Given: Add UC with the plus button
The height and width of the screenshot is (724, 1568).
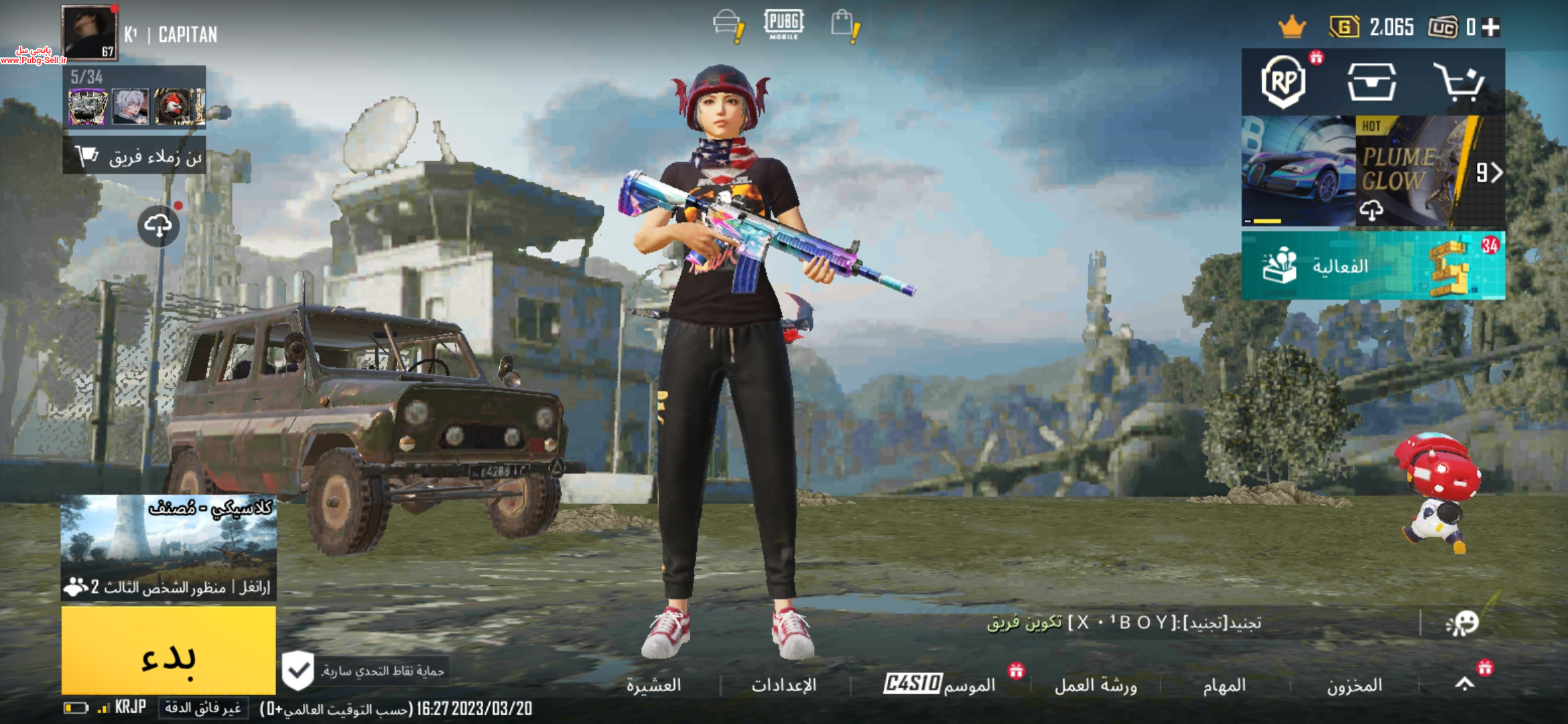Looking at the screenshot, I should click(x=1491, y=27).
